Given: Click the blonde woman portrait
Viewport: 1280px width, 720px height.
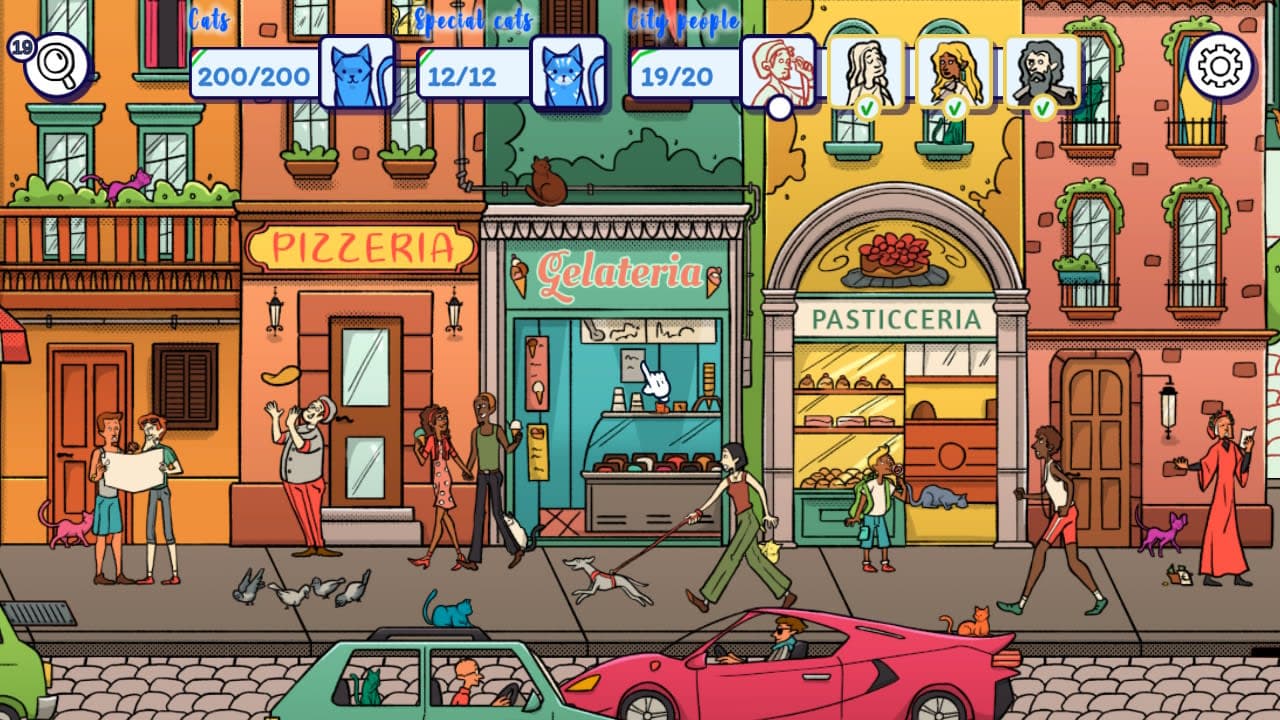Looking at the screenshot, I should tap(955, 69).
